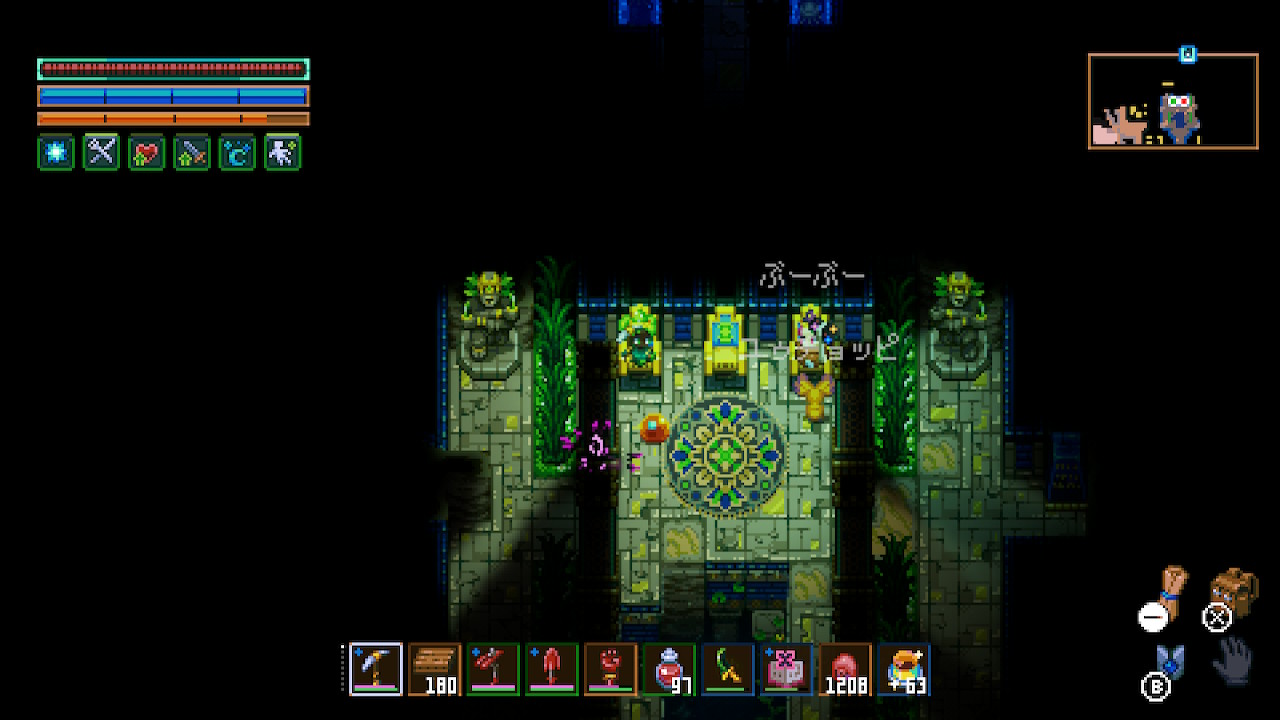
Task: Inspect the heart with green arrow buff
Action: pos(146,153)
